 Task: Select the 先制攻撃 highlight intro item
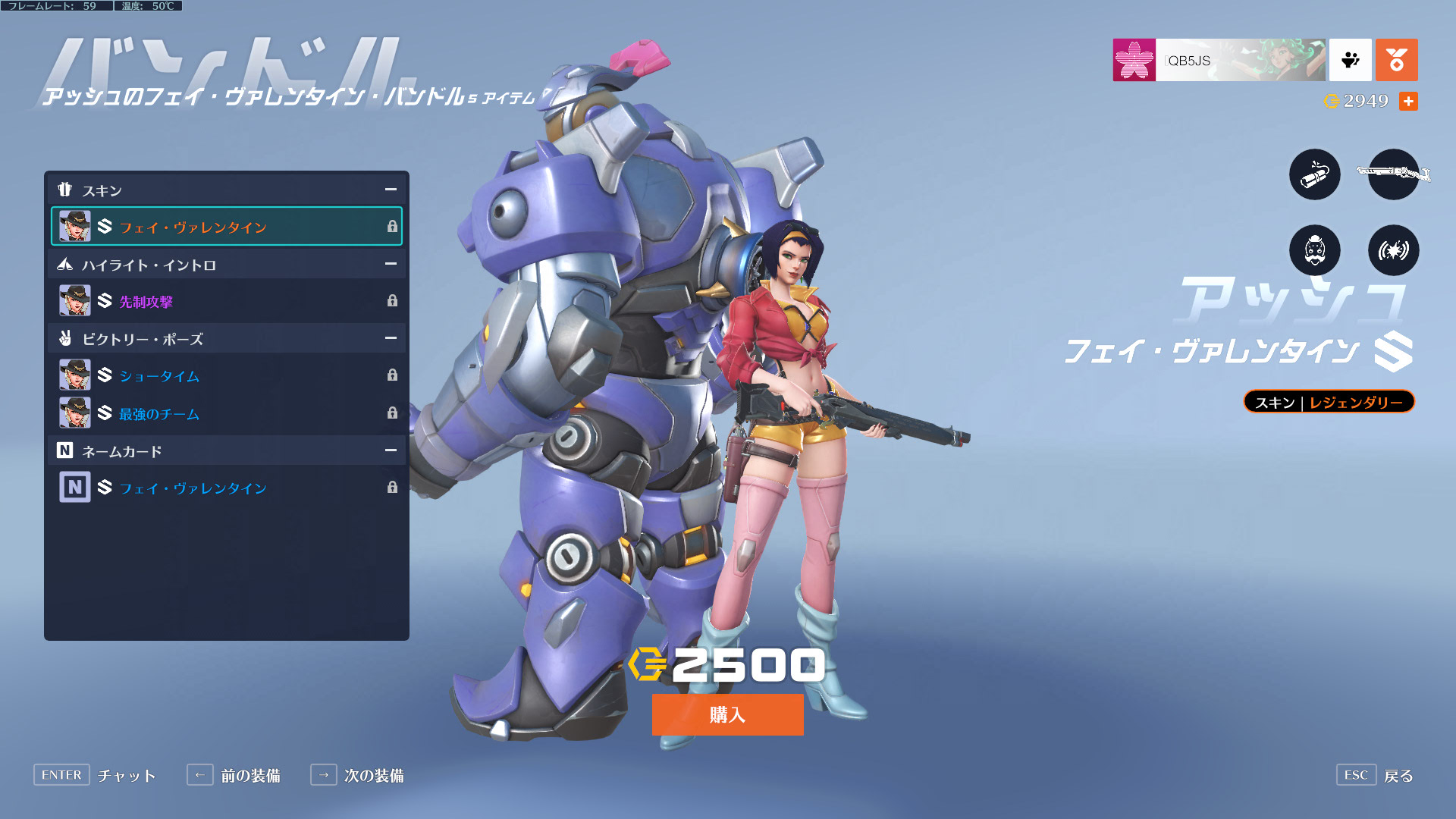[226, 301]
